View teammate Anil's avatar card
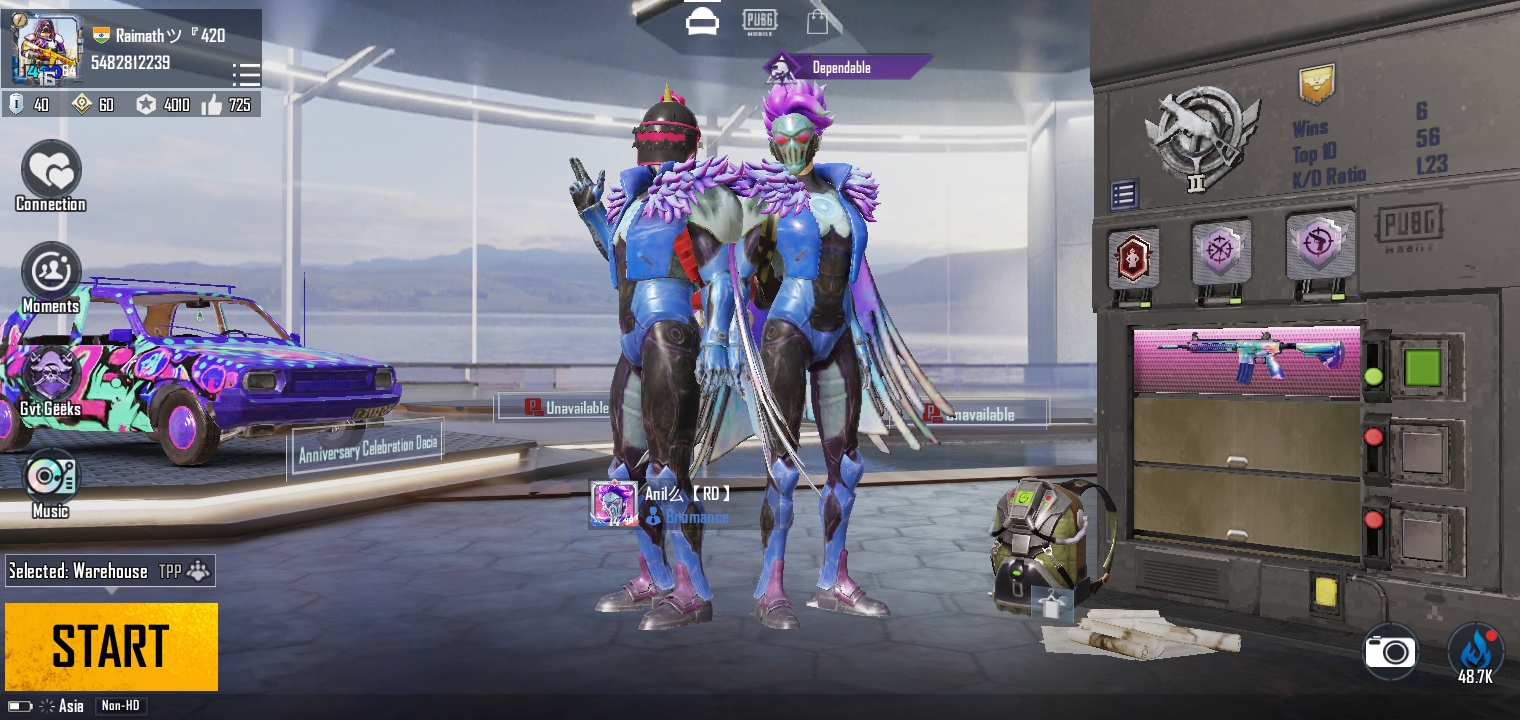The width and height of the screenshot is (1520, 720). (x=614, y=504)
